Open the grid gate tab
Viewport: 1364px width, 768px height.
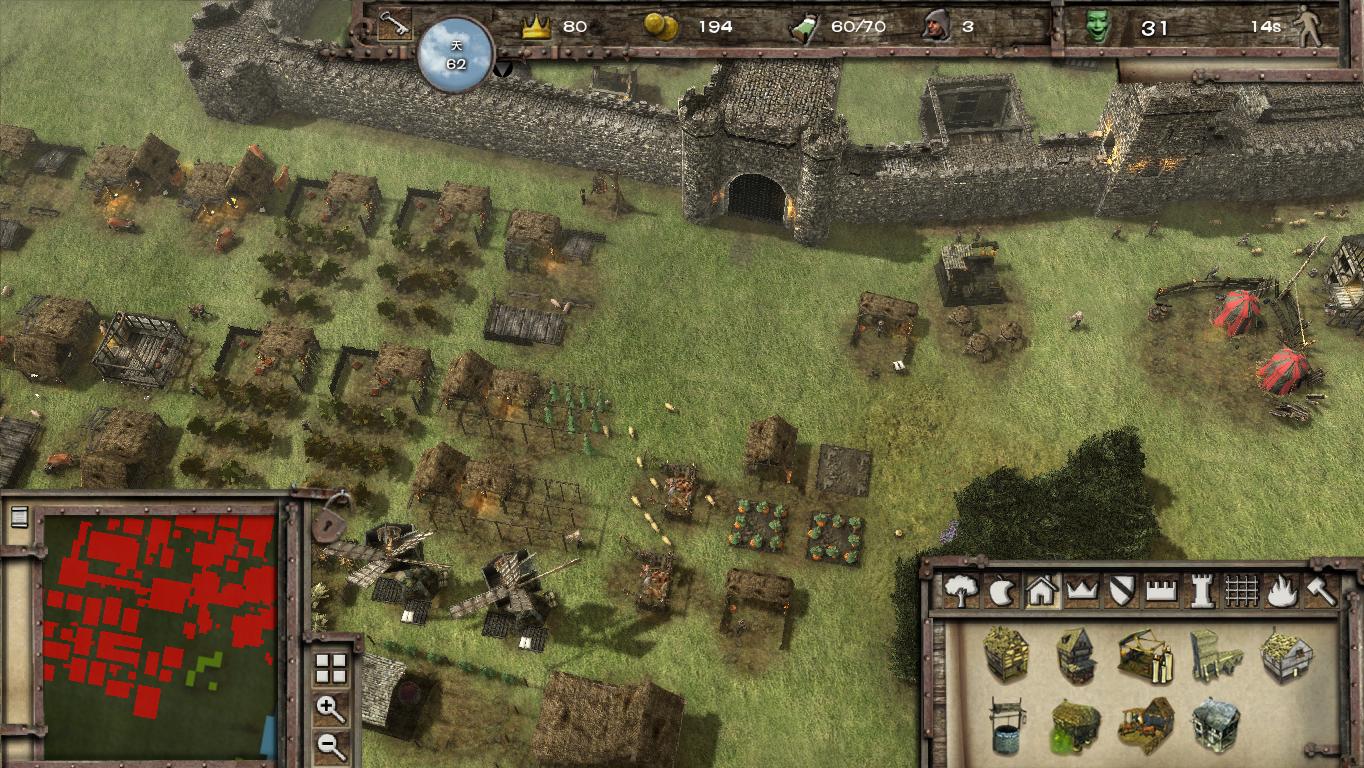coord(1240,590)
